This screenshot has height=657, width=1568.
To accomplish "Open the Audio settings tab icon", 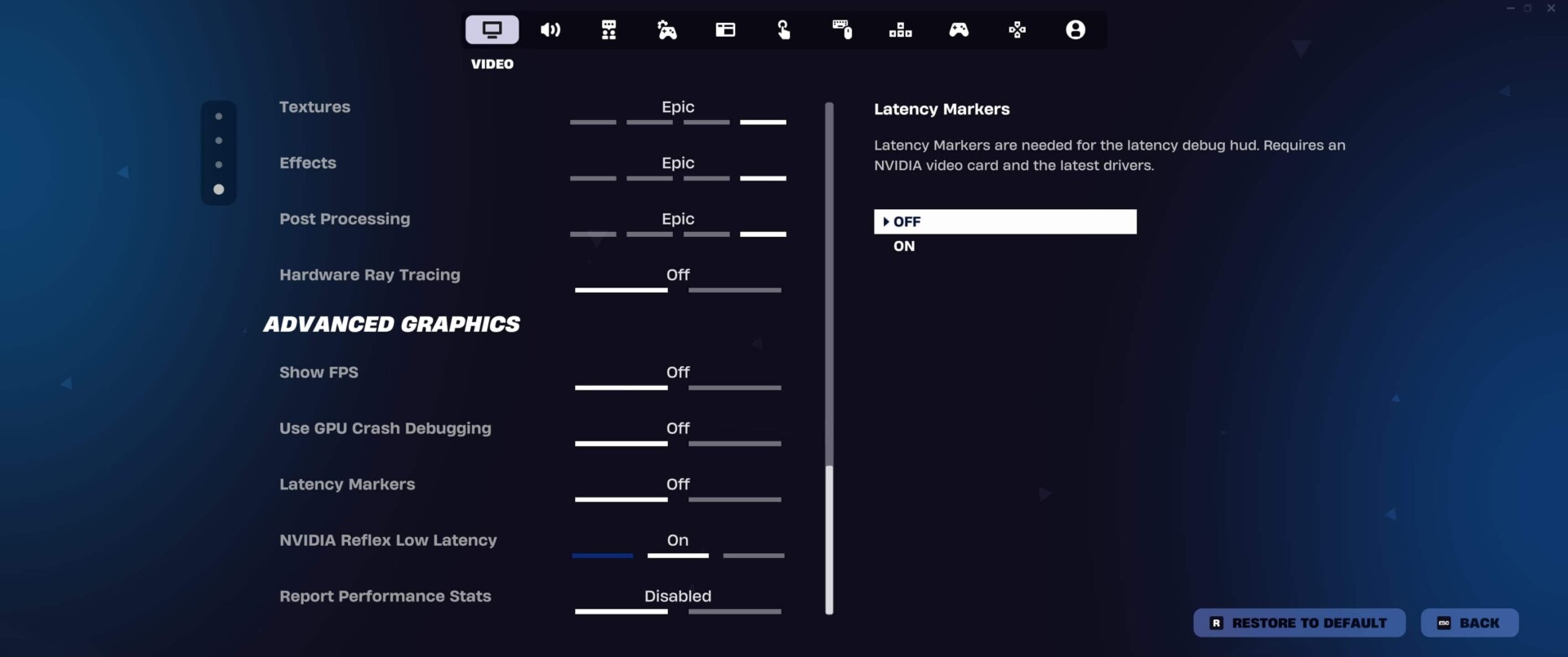I will (x=550, y=29).
